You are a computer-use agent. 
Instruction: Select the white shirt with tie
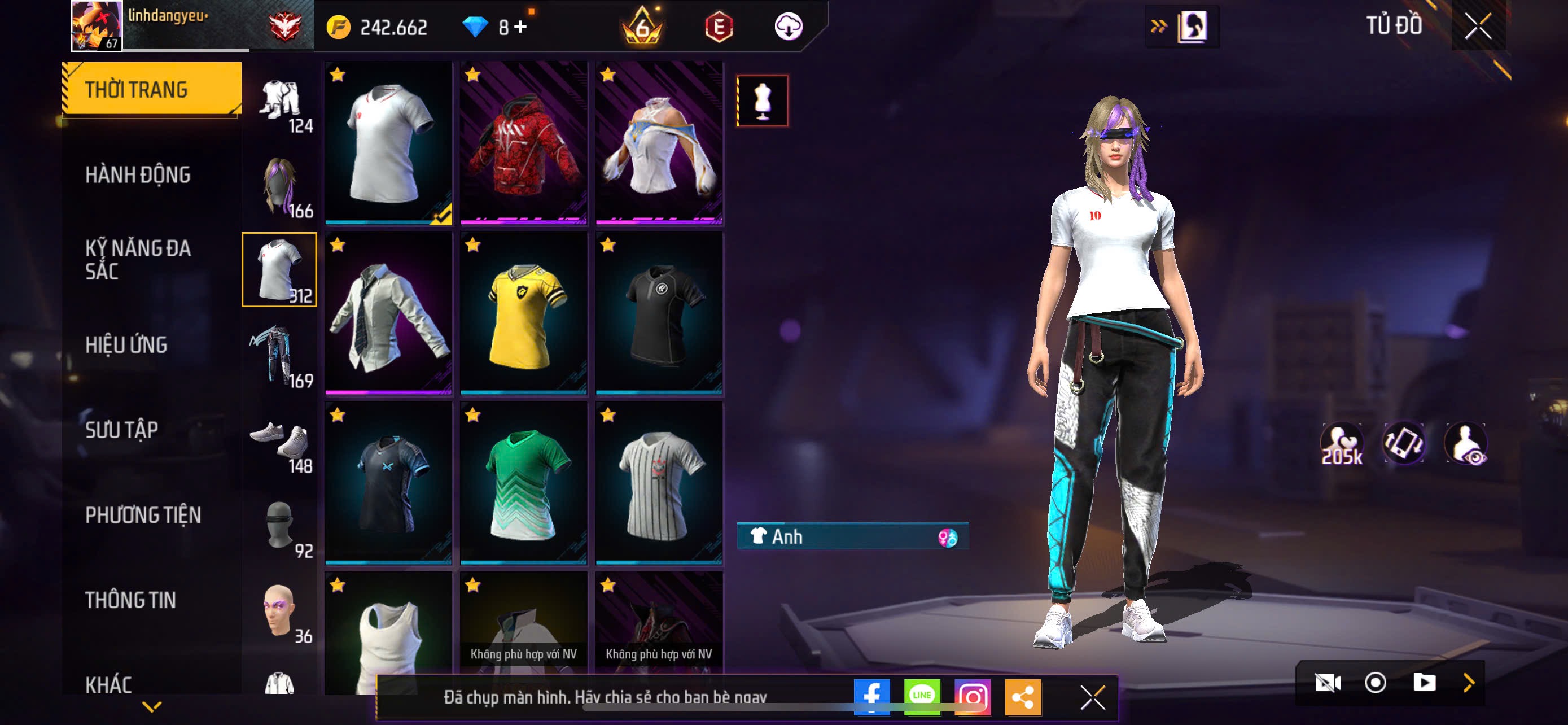(388, 313)
